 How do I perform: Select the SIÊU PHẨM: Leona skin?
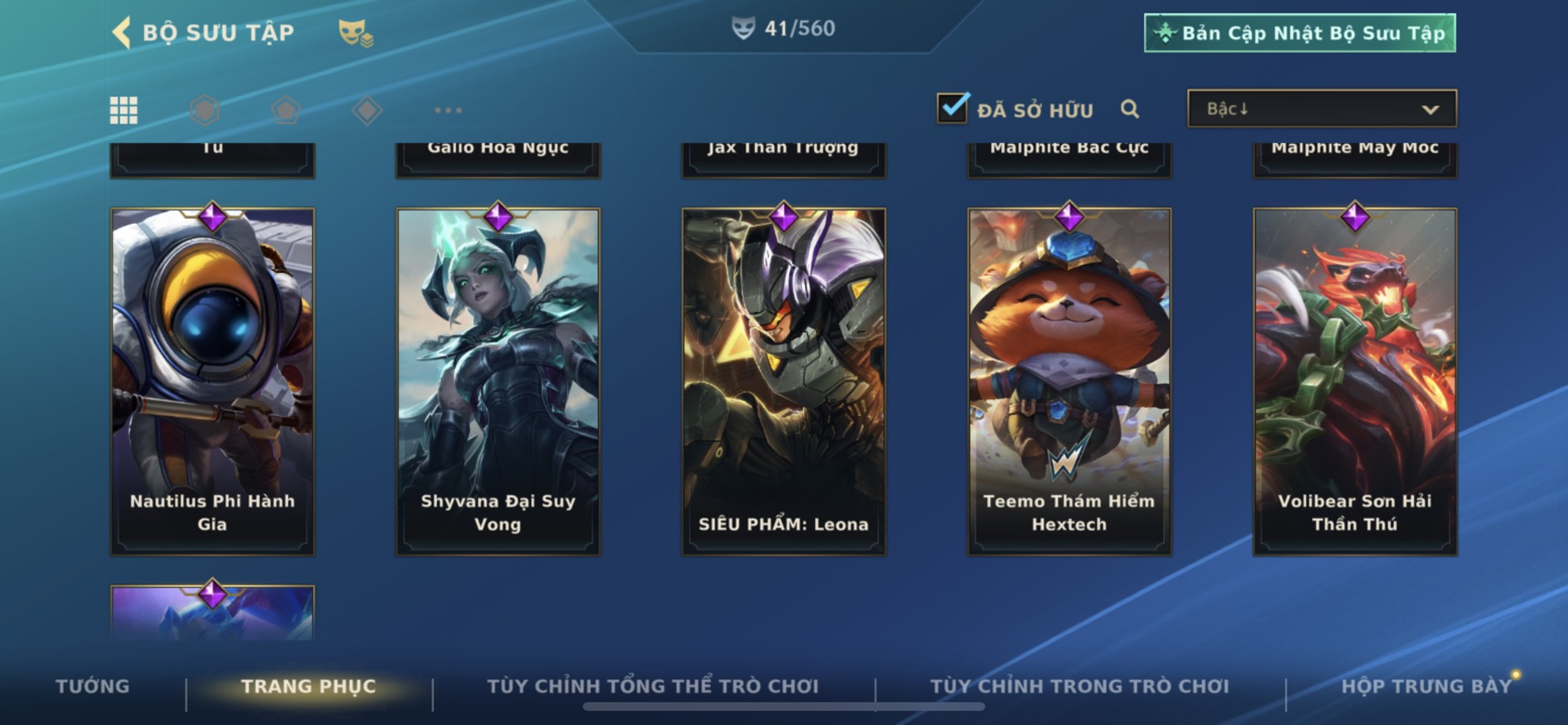tap(783, 380)
